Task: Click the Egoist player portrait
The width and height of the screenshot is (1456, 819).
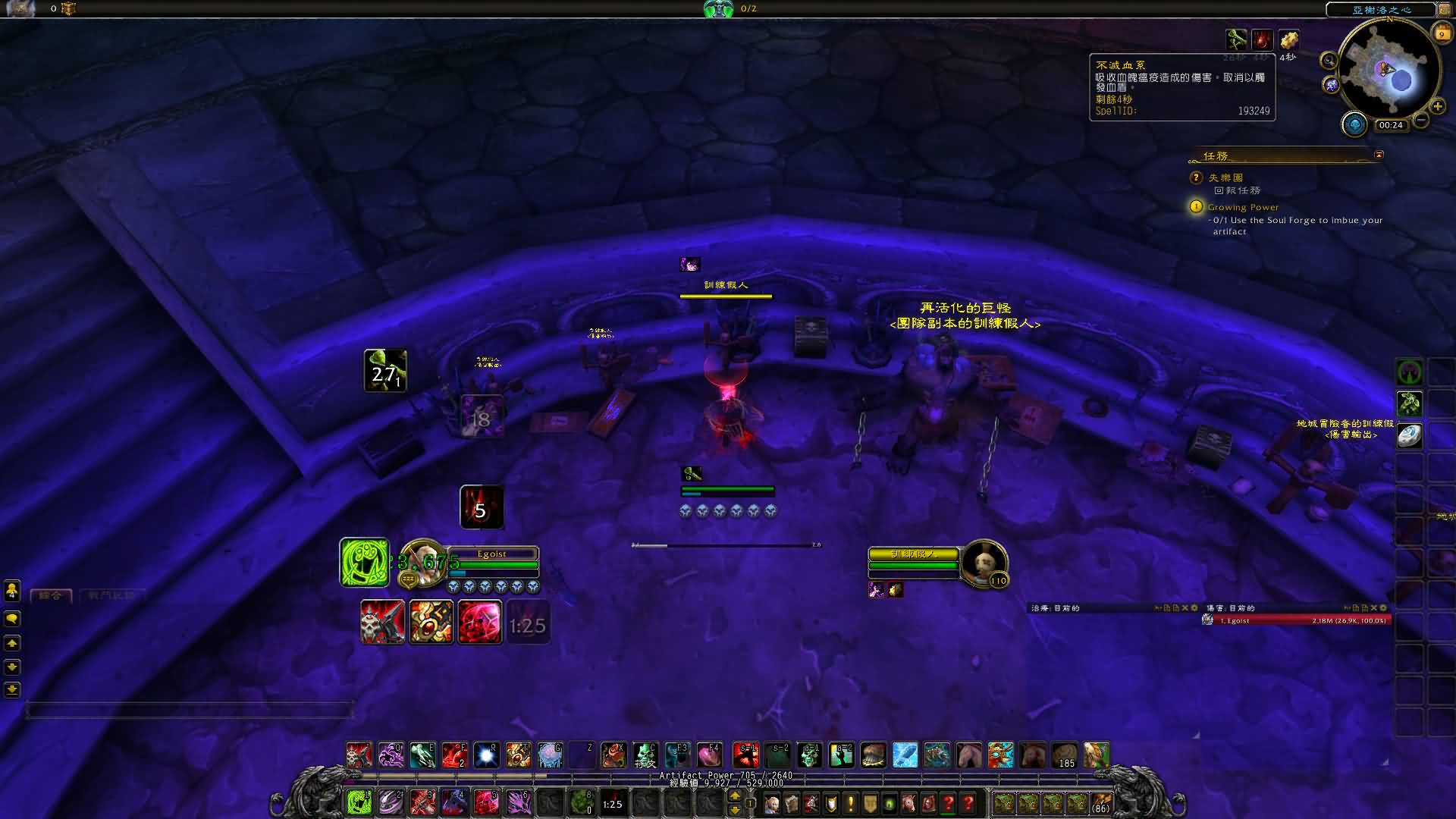Action: 422,563
